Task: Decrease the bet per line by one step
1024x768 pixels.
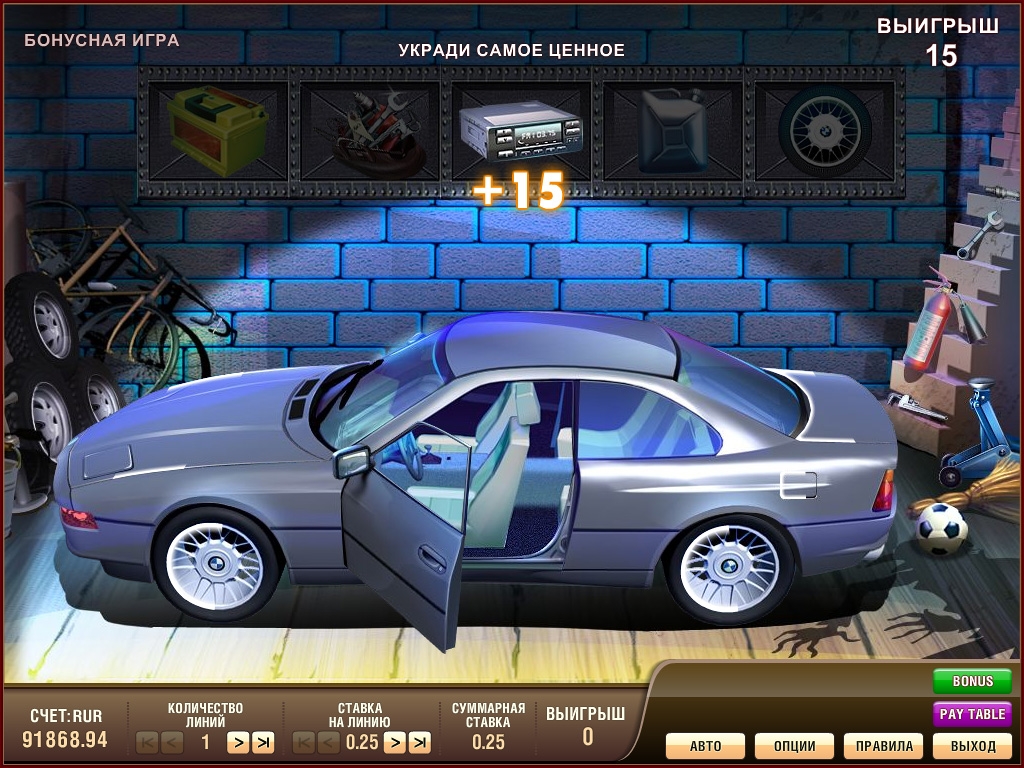Action: coord(329,742)
